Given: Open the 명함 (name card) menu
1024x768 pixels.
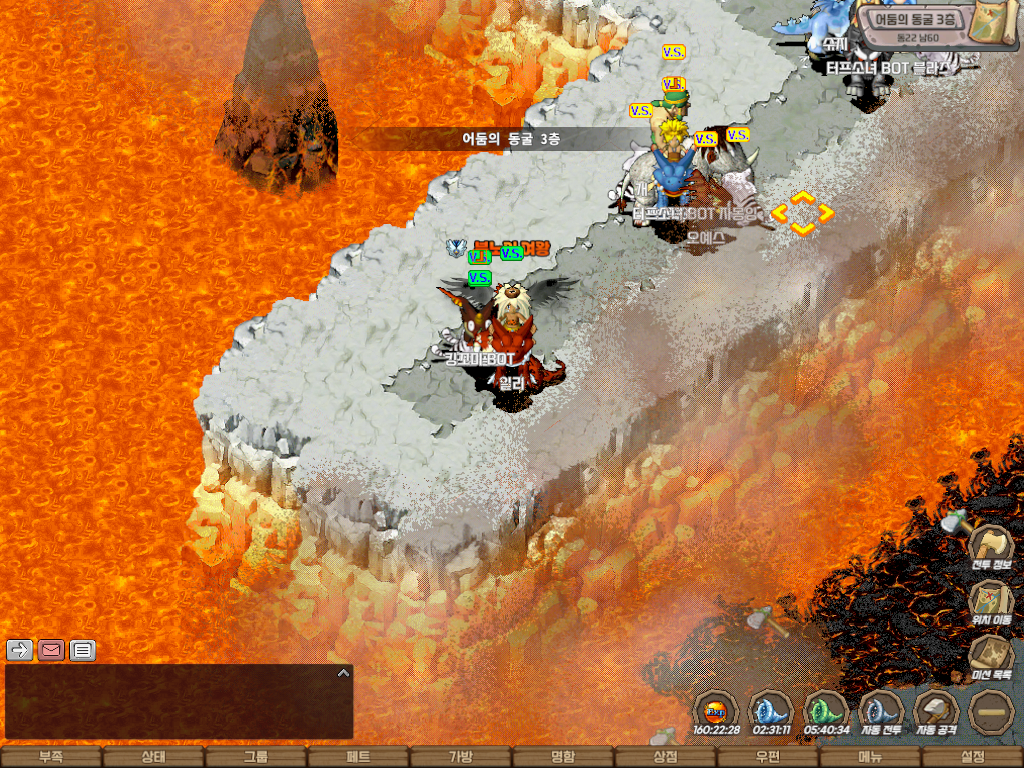Looking at the screenshot, I should click(x=563, y=757).
